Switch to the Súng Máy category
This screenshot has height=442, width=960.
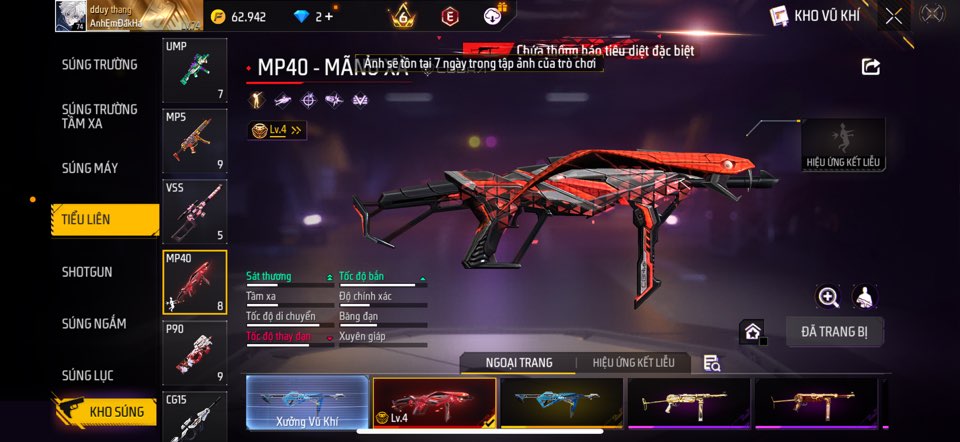coord(90,168)
